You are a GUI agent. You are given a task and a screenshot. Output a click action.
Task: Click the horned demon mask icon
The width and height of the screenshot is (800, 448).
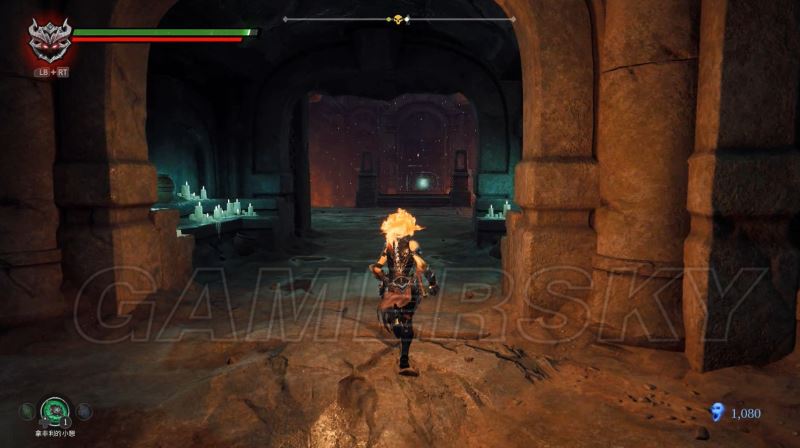[47, 40]
